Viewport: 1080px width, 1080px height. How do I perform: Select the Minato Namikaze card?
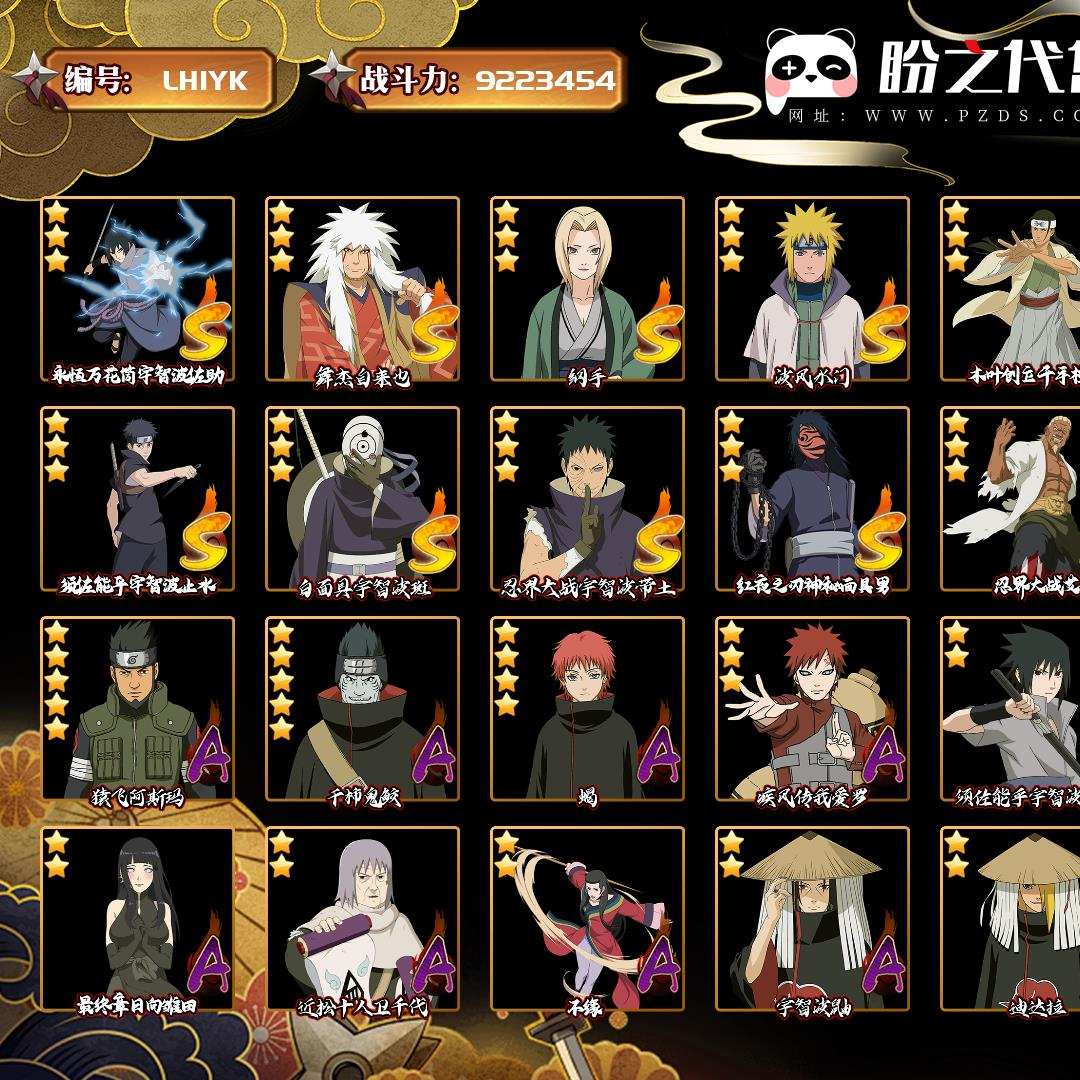point(812,288)
